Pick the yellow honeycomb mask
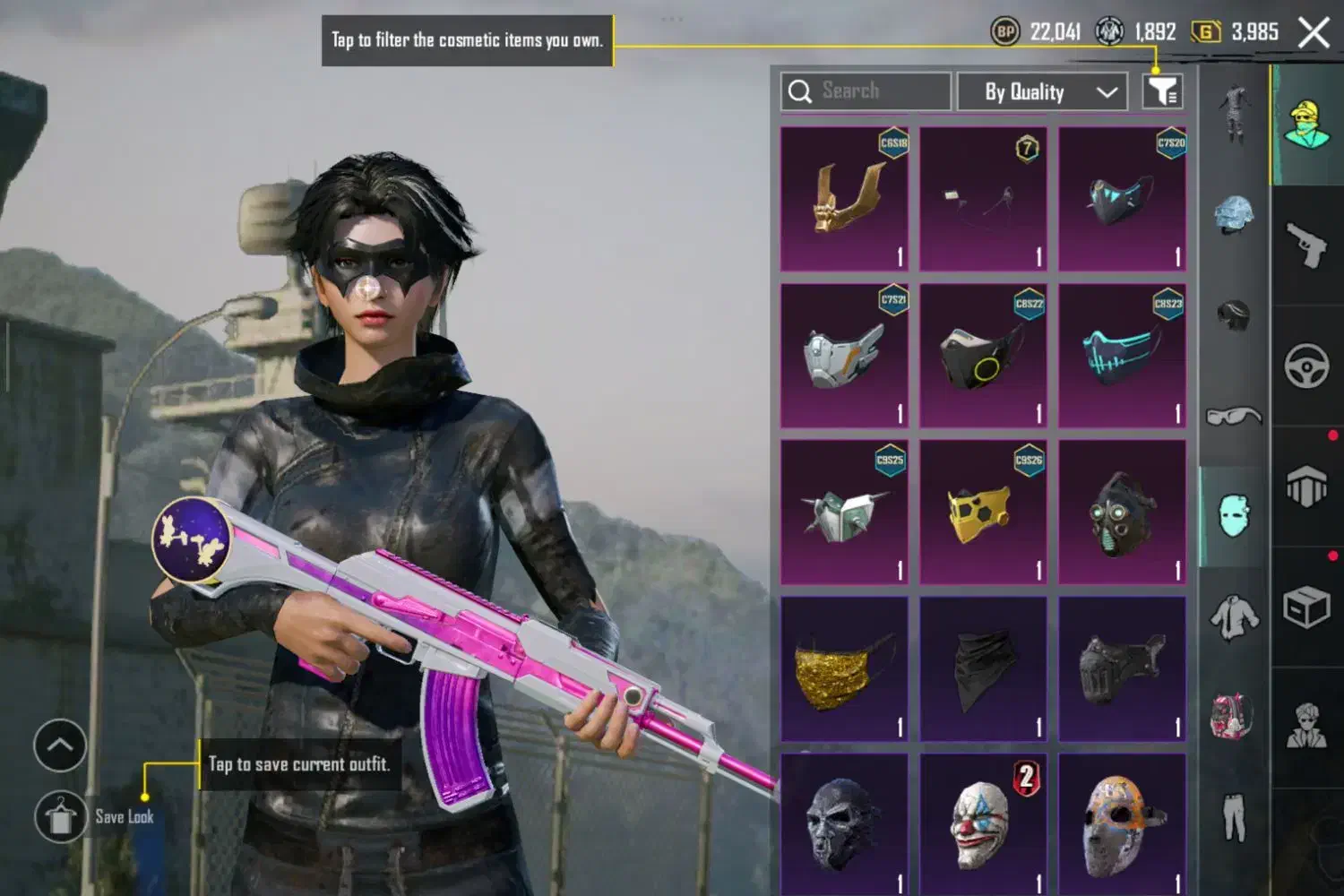The image size is (1344, 896). pyautogui.click(x=983, y=513)
